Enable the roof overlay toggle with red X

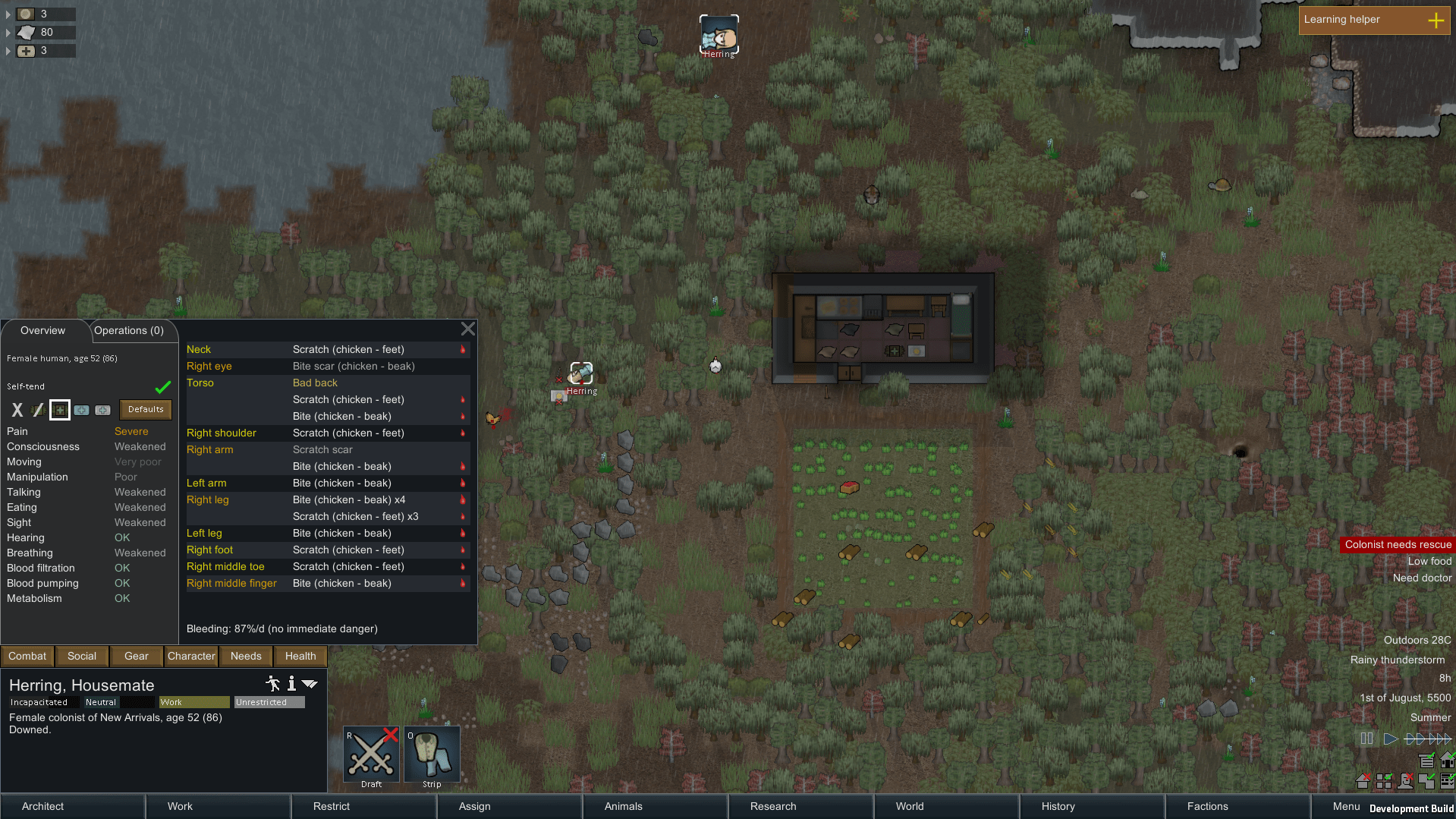pyautogui.click(x=1363, y=781)
